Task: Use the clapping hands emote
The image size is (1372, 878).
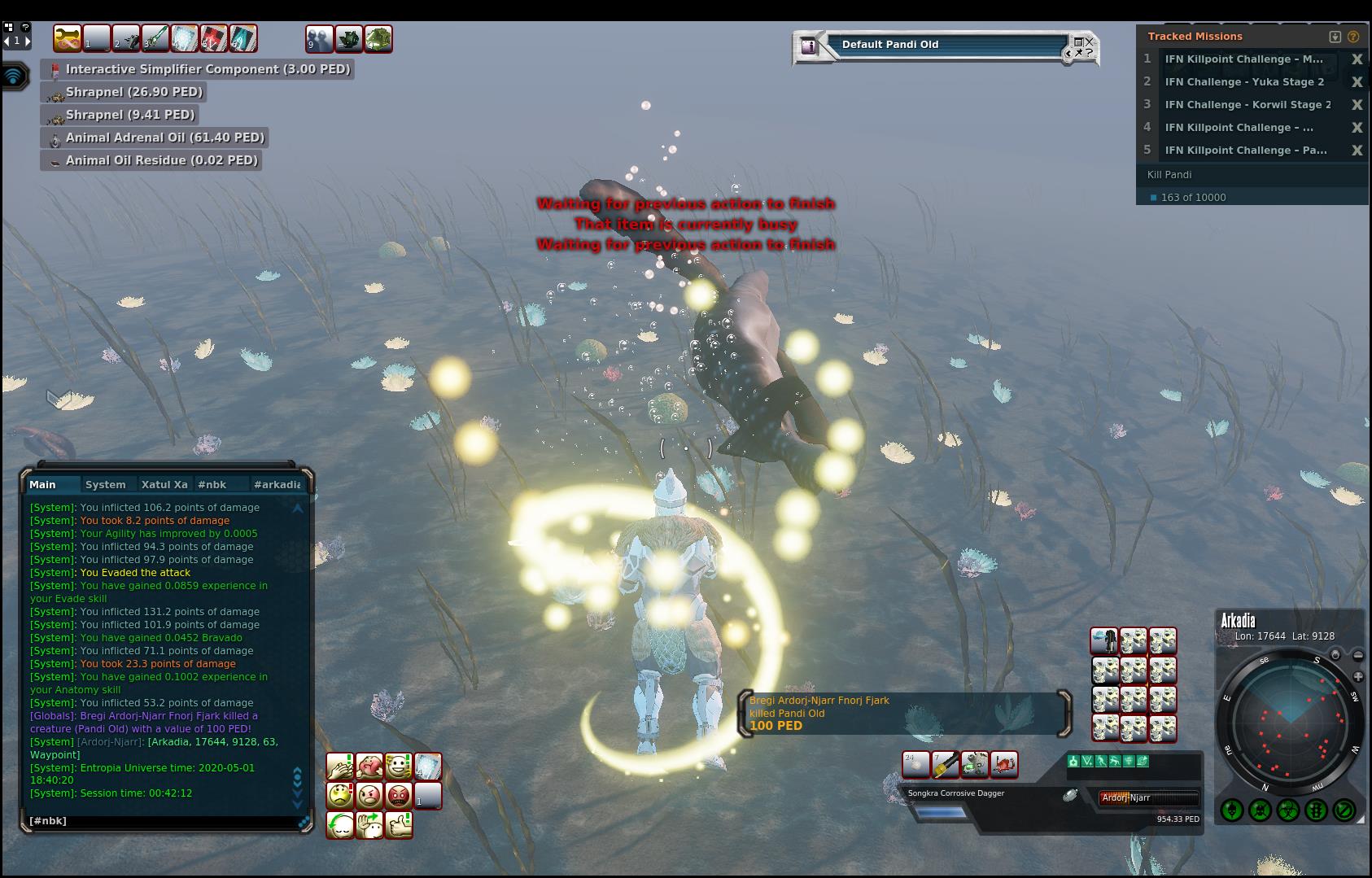Action: (340, 767)
